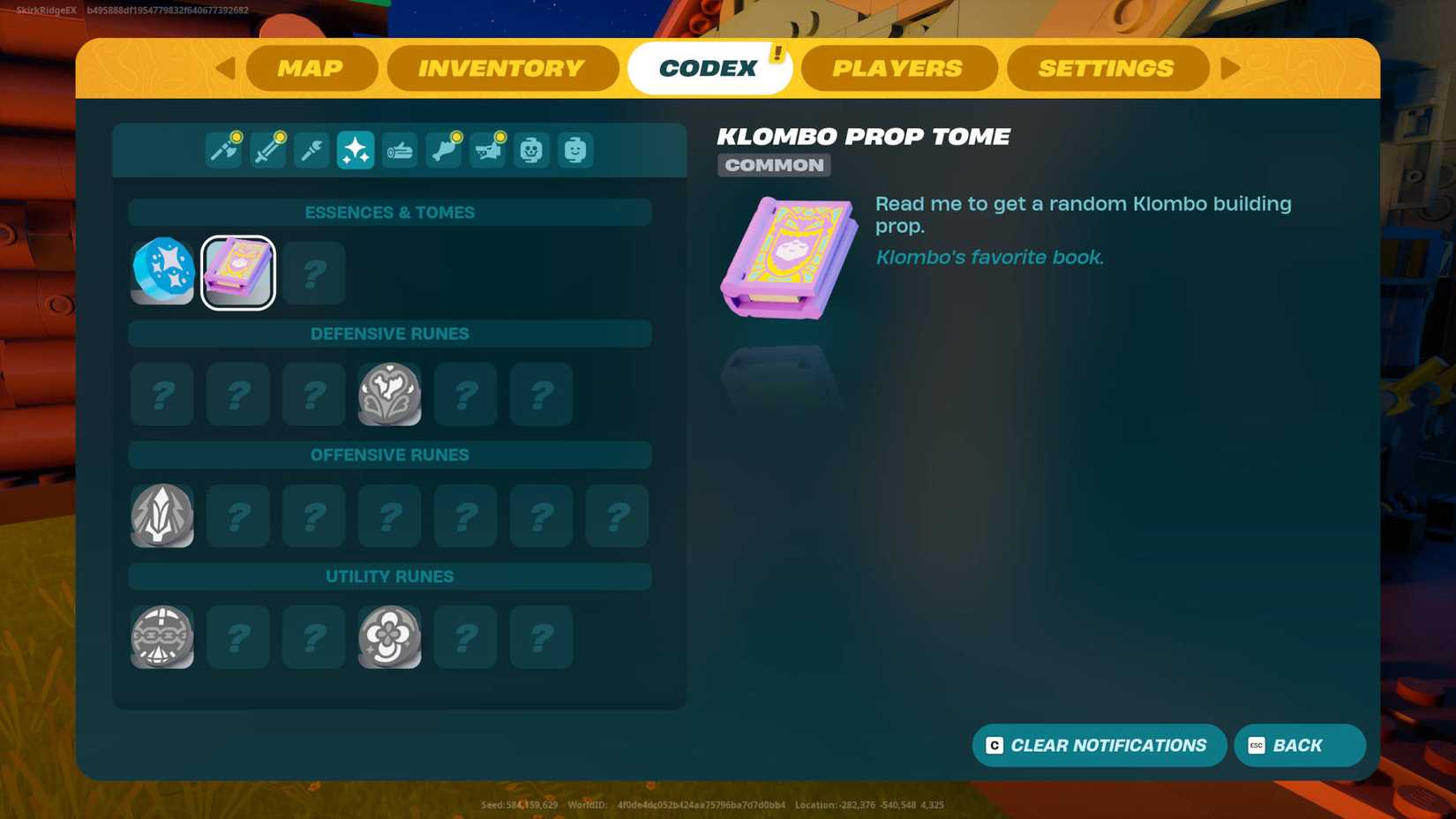The image size is (1456, 819).
Task: Toggle selection of the blue essence entry
Action: (x=162, y=273)
